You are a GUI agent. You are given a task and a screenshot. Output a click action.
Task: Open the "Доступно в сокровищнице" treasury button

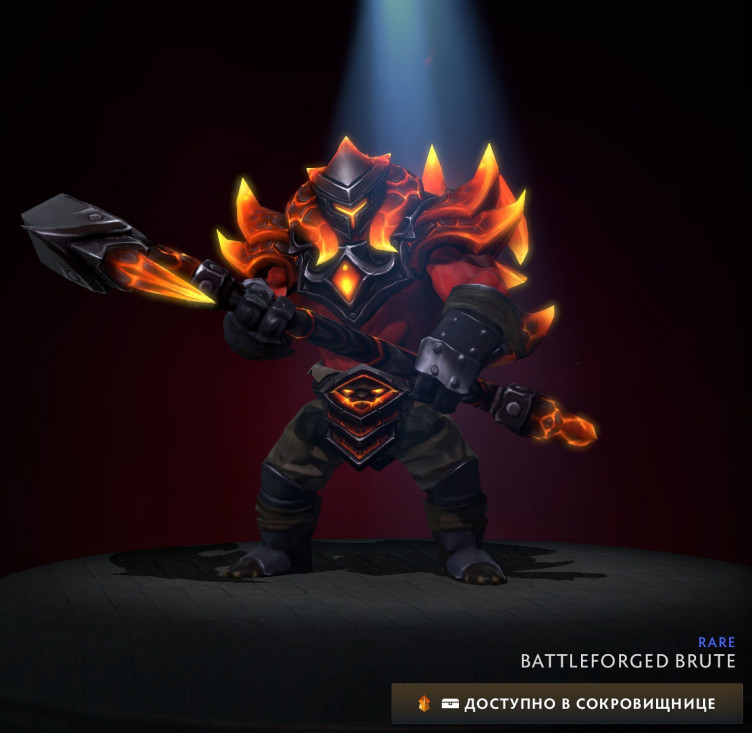567,703
